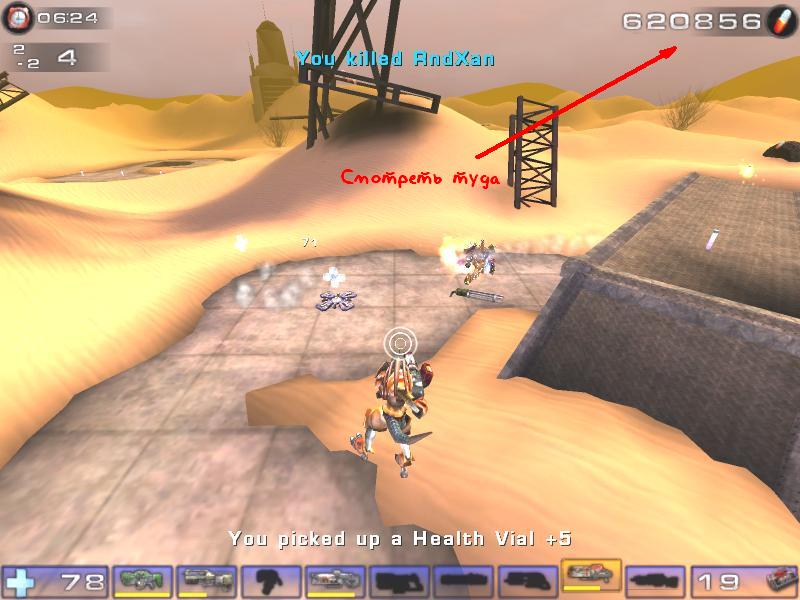The width and height of the screenshot is (800, 600).
Task: Click the blue health cross icon
Action: tap(19, 580)
